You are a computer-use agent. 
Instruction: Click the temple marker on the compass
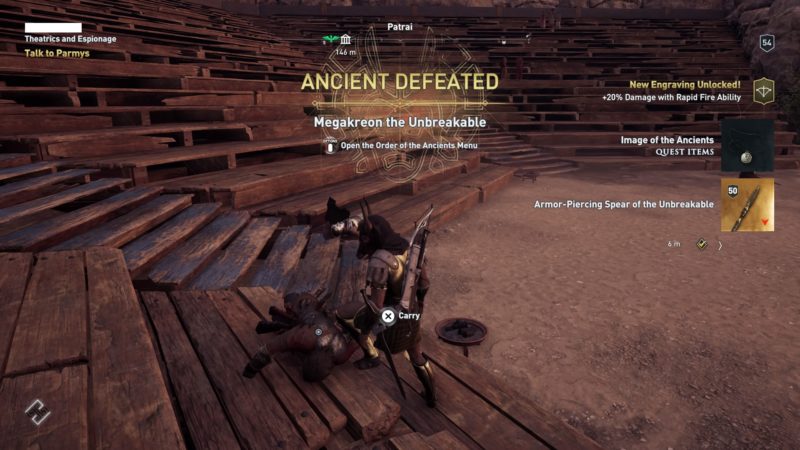coord(345,39)
